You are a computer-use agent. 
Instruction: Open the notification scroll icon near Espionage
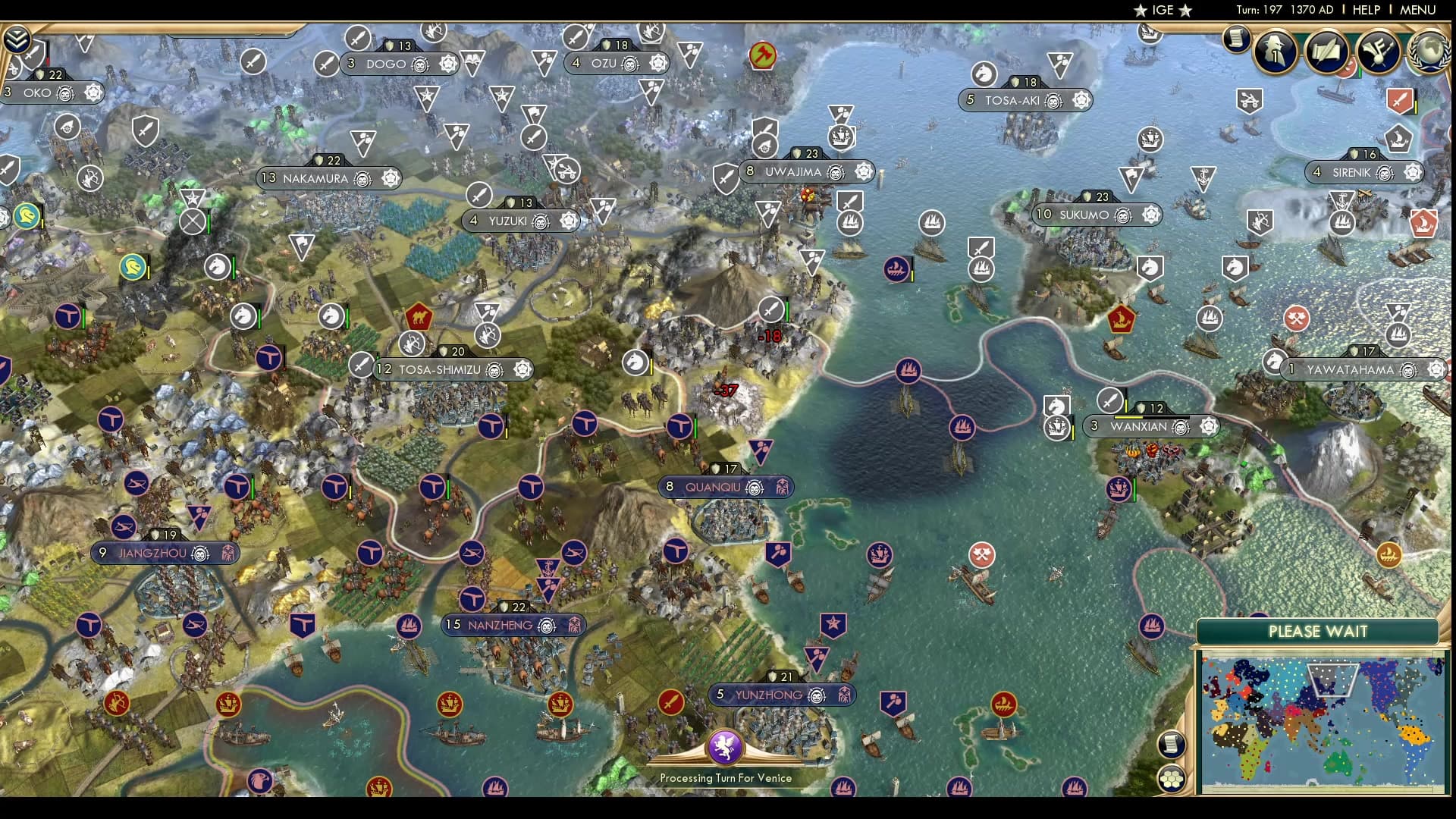tap(1237, 39)
